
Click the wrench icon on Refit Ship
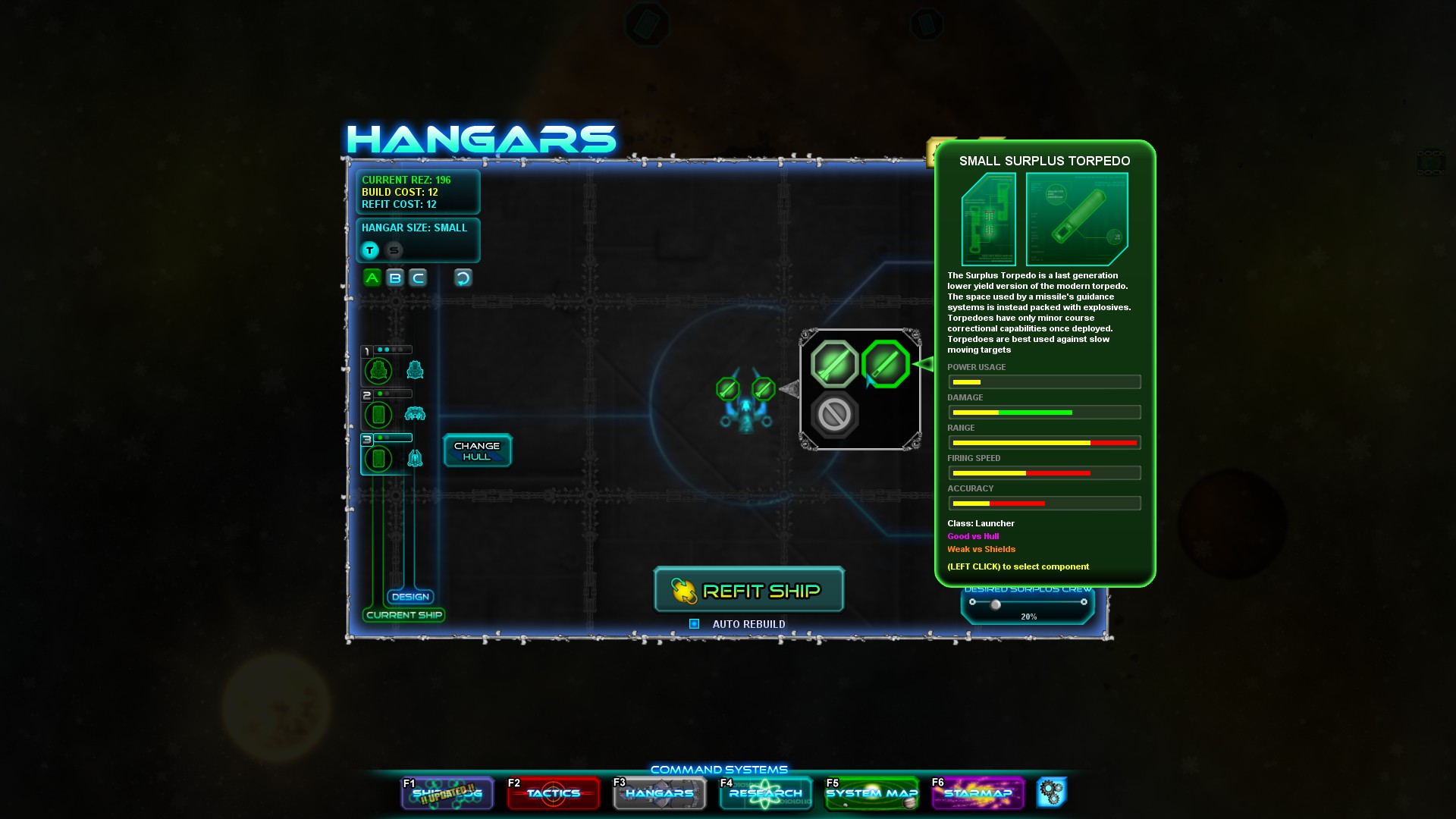[x=683, y=590]
